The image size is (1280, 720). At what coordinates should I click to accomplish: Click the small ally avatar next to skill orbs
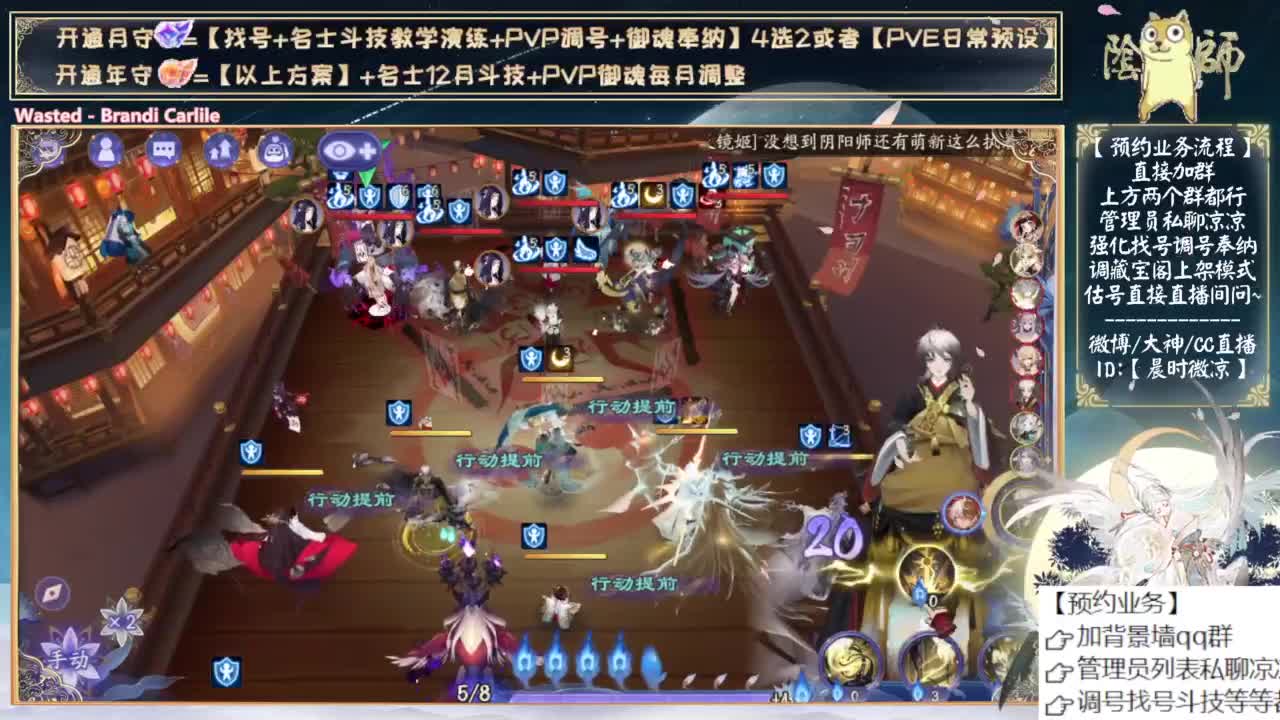pyautogui.click(x=963, y=512)
